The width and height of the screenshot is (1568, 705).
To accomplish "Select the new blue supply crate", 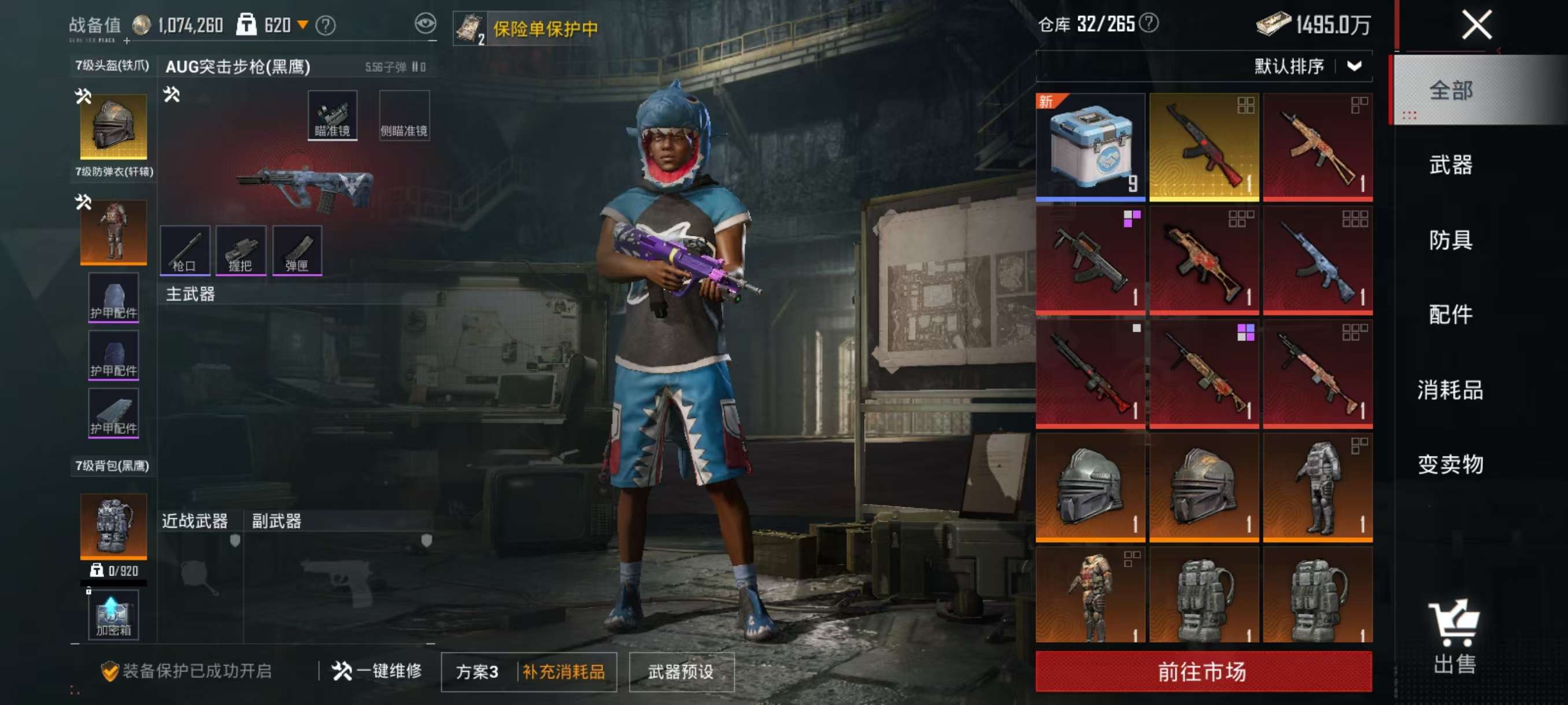I will click(1090, 147).
